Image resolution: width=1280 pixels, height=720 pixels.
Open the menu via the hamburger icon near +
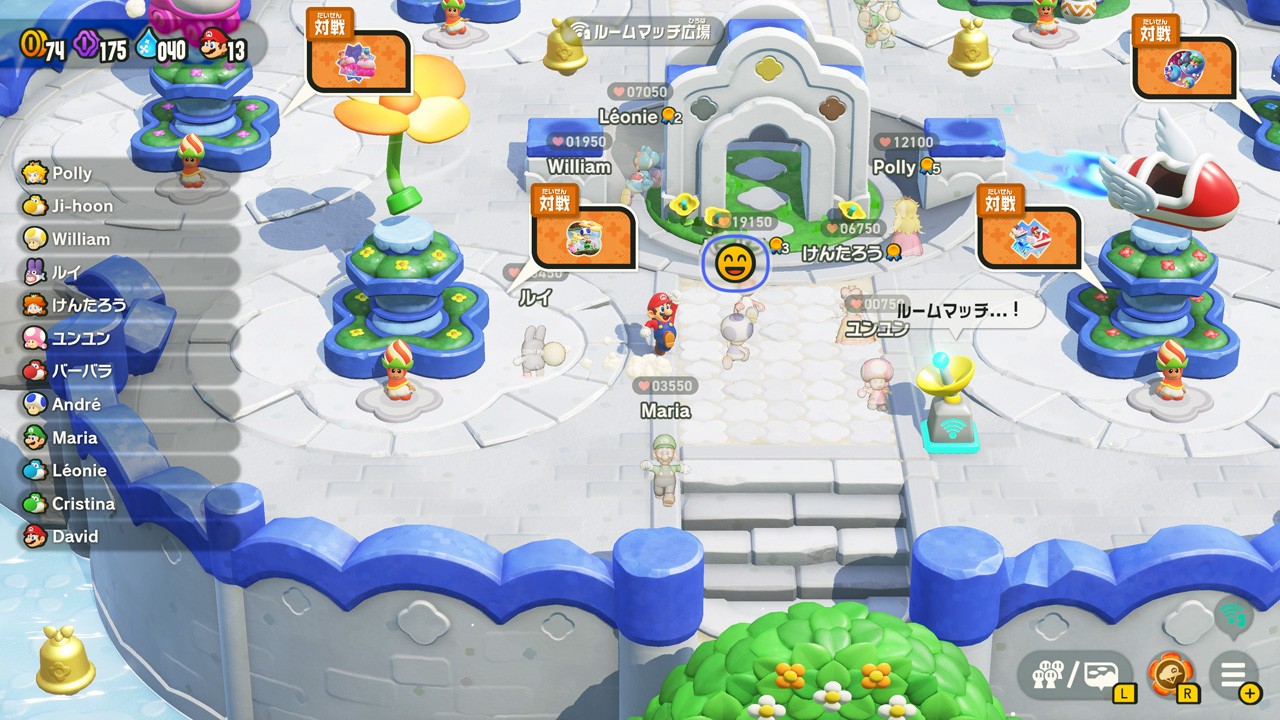1233,675
